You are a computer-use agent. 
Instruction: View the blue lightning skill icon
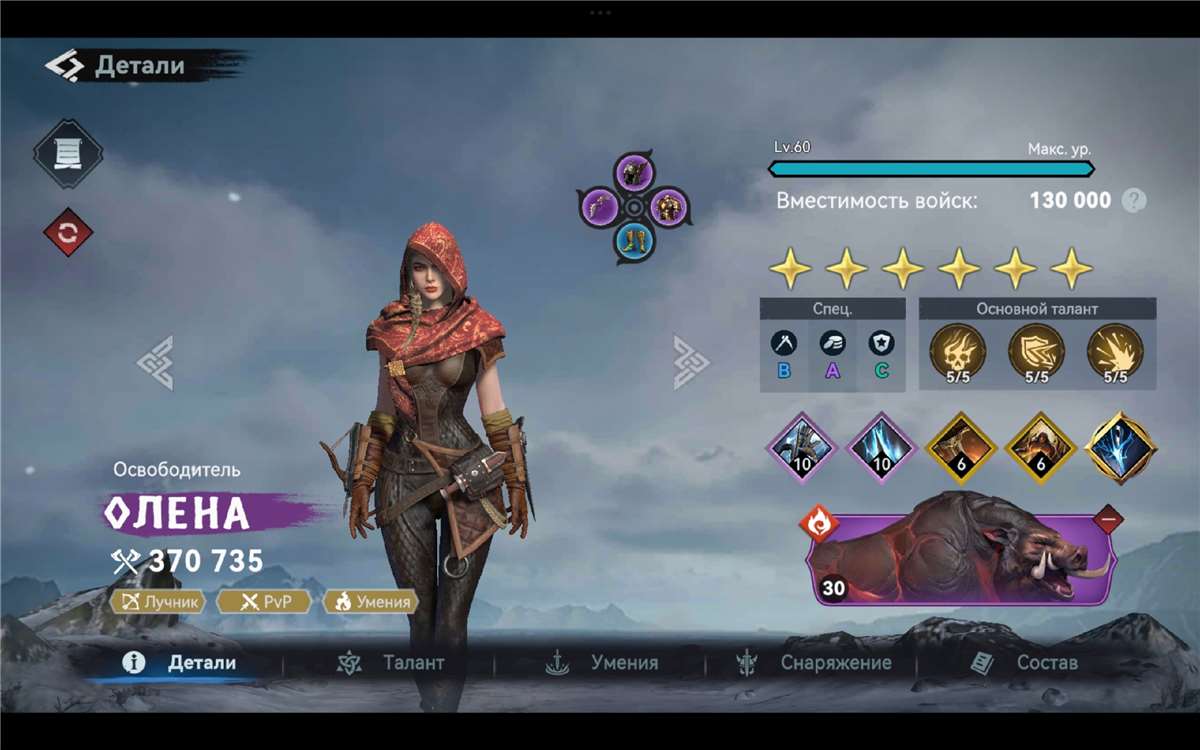click(x=1120, y=447)
